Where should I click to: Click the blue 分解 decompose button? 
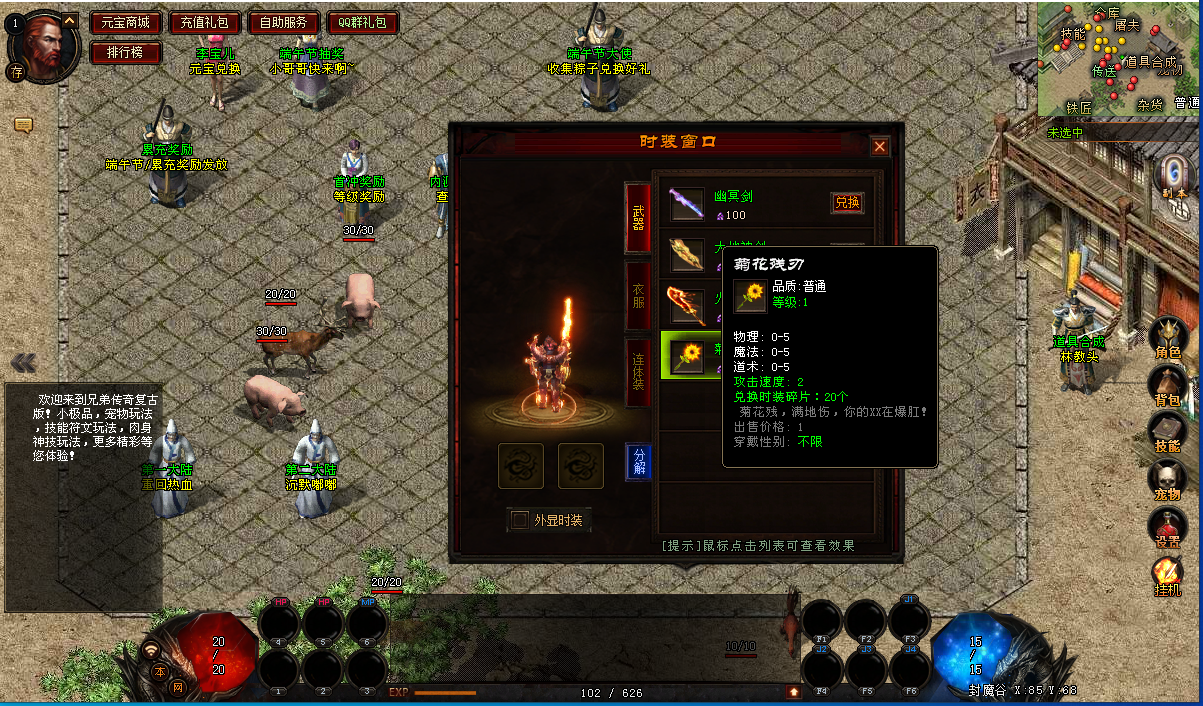tap(638, 461)
